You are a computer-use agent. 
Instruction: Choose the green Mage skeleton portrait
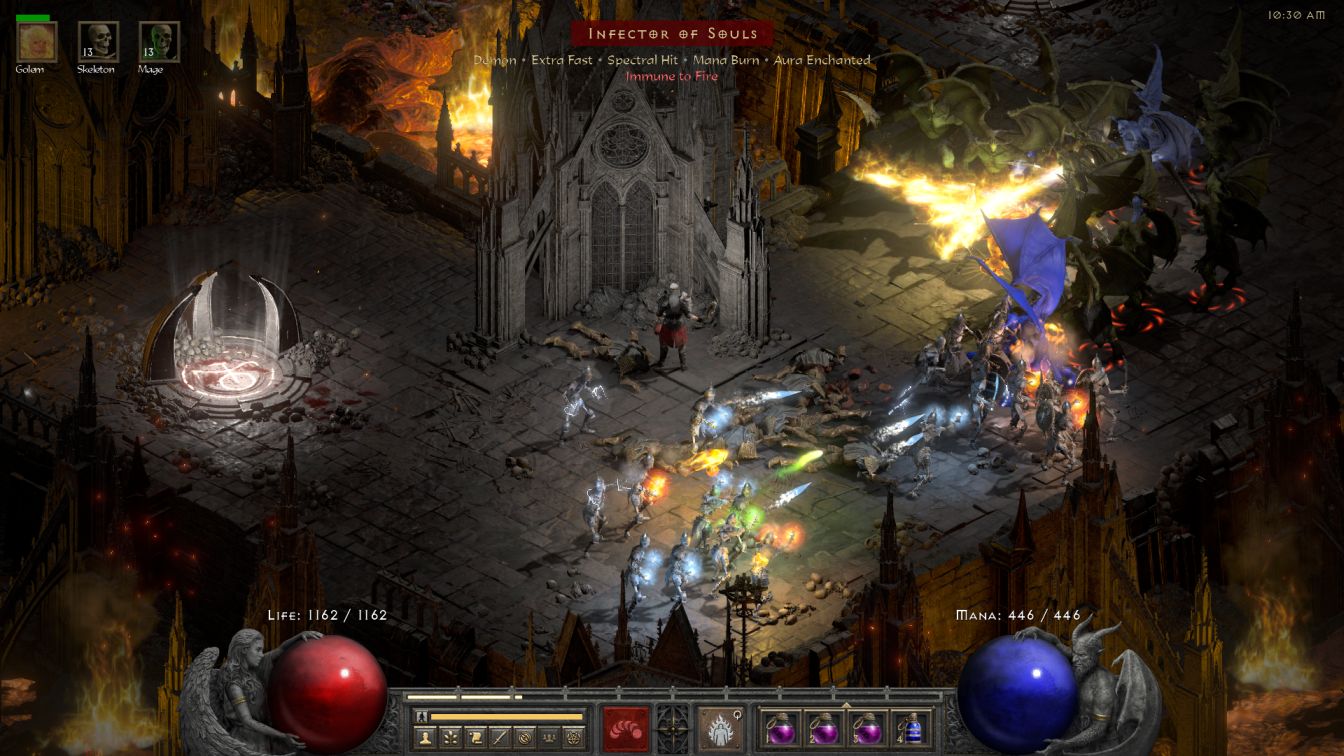153,42
